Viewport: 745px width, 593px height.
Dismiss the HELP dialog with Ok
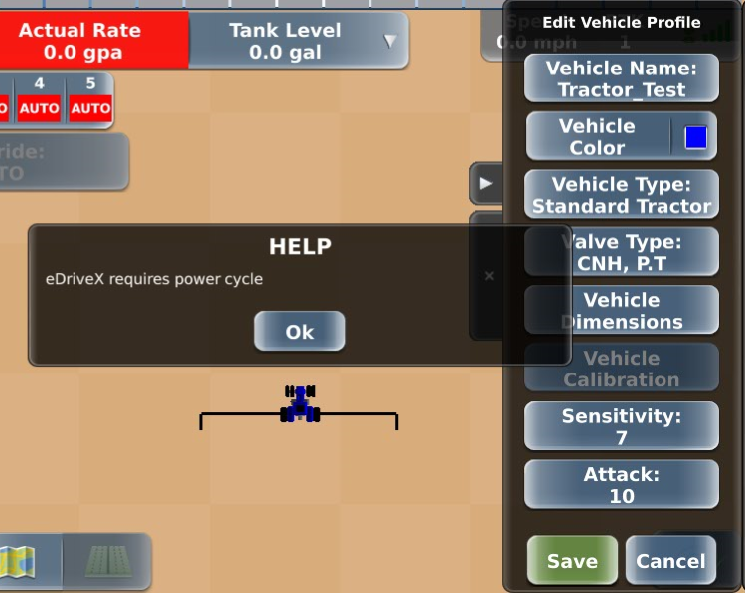click(x=299, y=332)
